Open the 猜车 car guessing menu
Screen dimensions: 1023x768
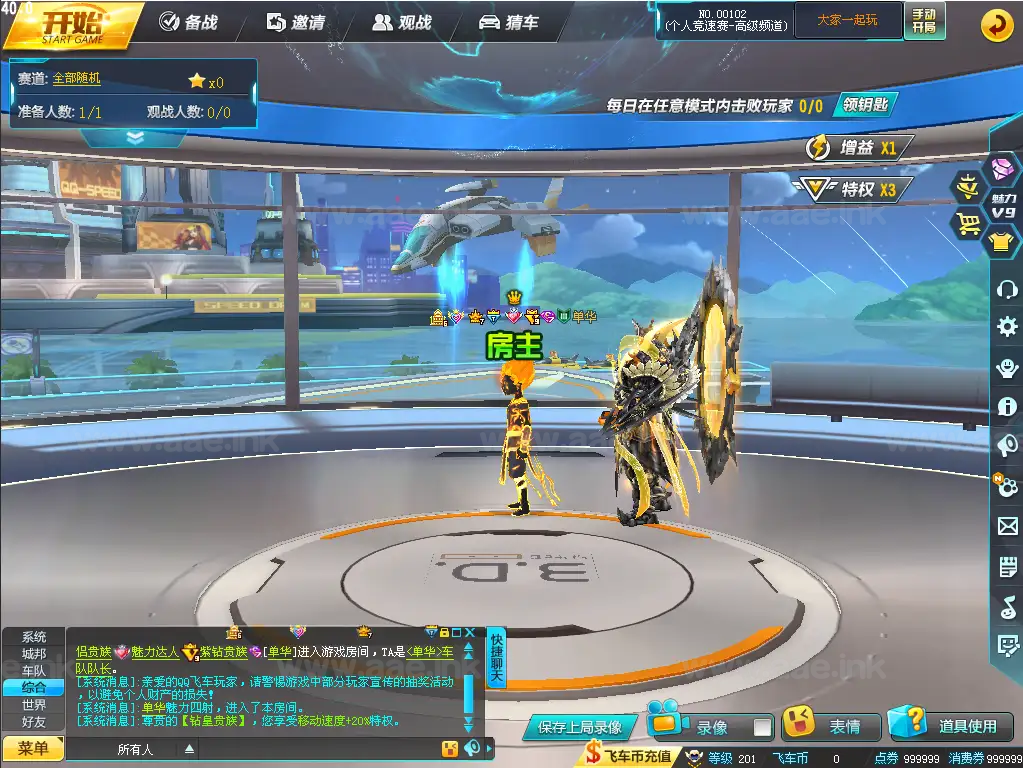tap(509, 22)
